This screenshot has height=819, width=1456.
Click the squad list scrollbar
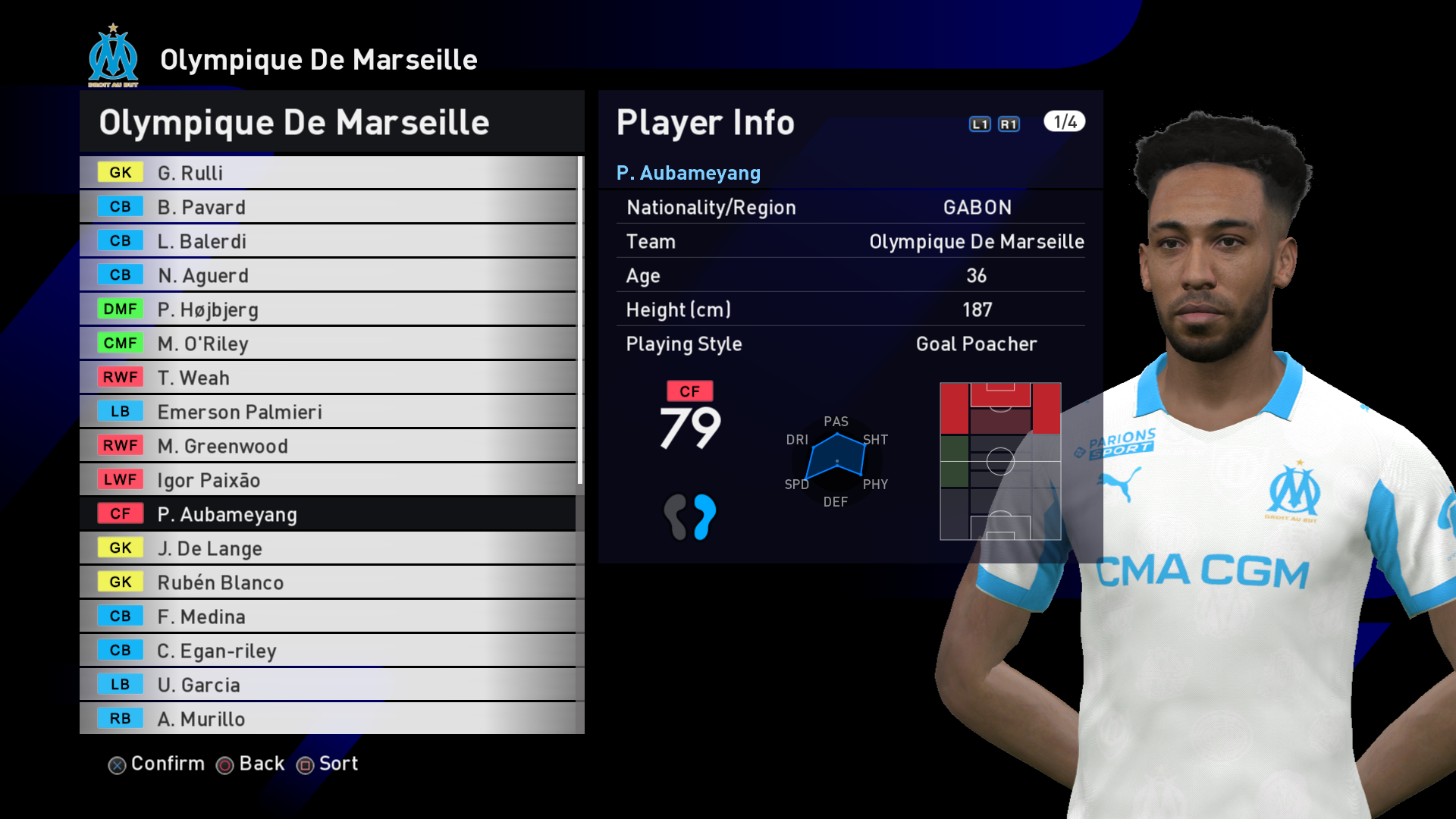580,320
